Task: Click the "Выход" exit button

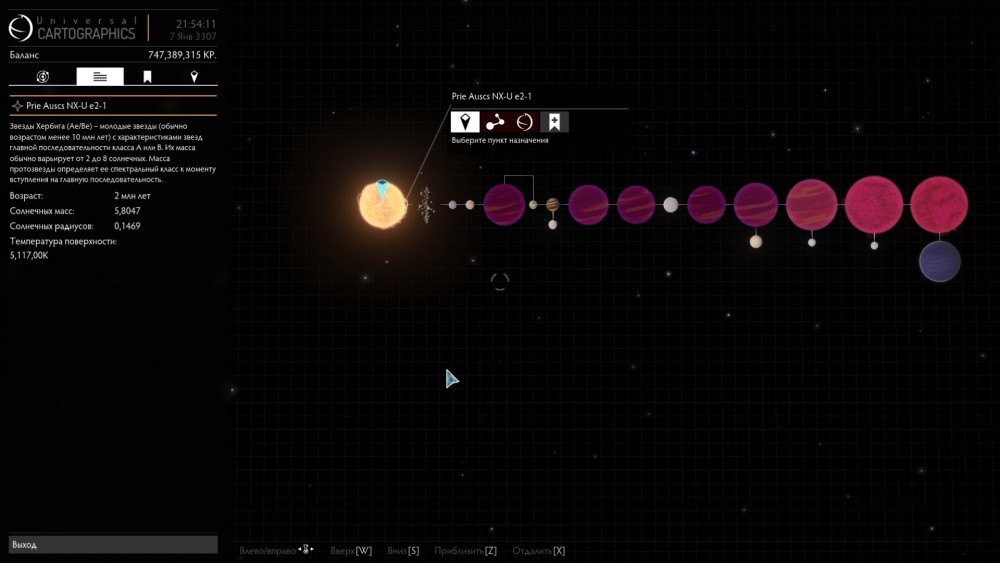Action: [113, 545]
